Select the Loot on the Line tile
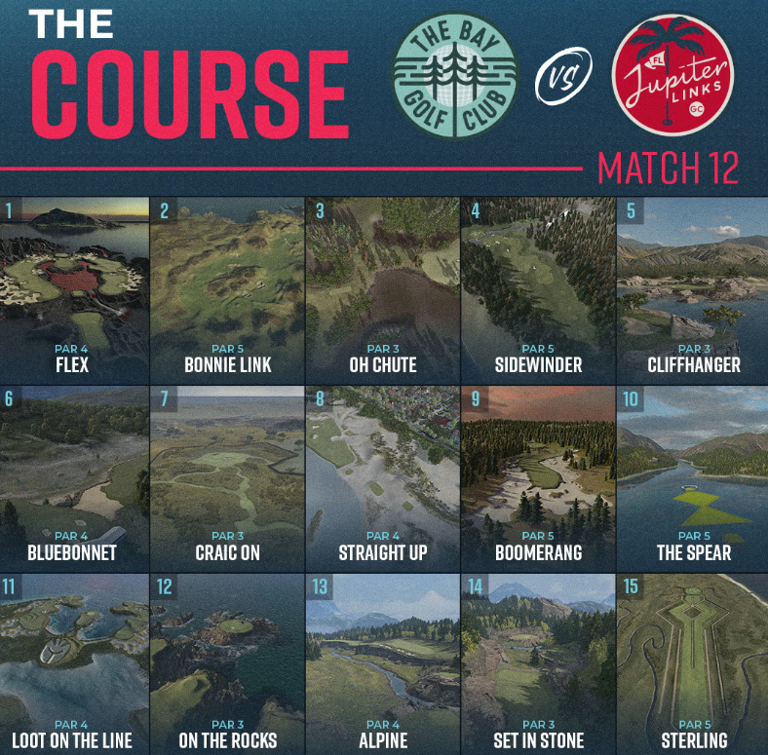 click(74, 664)
